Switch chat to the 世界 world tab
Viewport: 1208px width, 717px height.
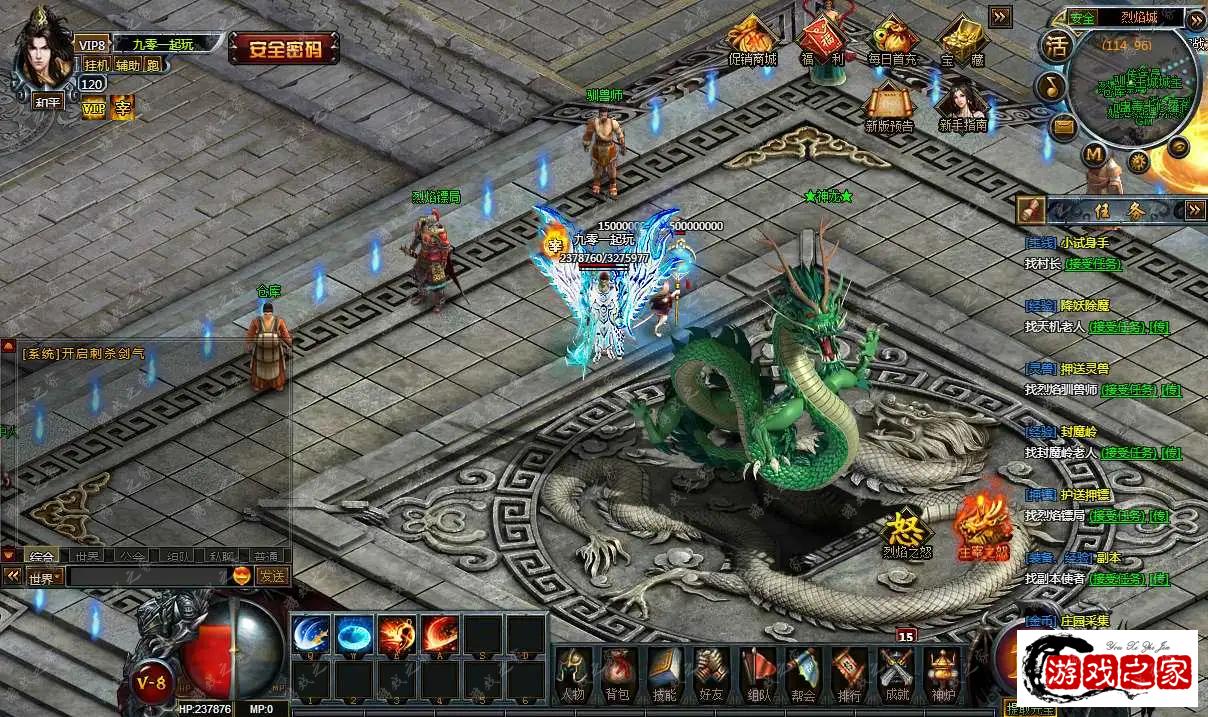click(x=86, y=556)
